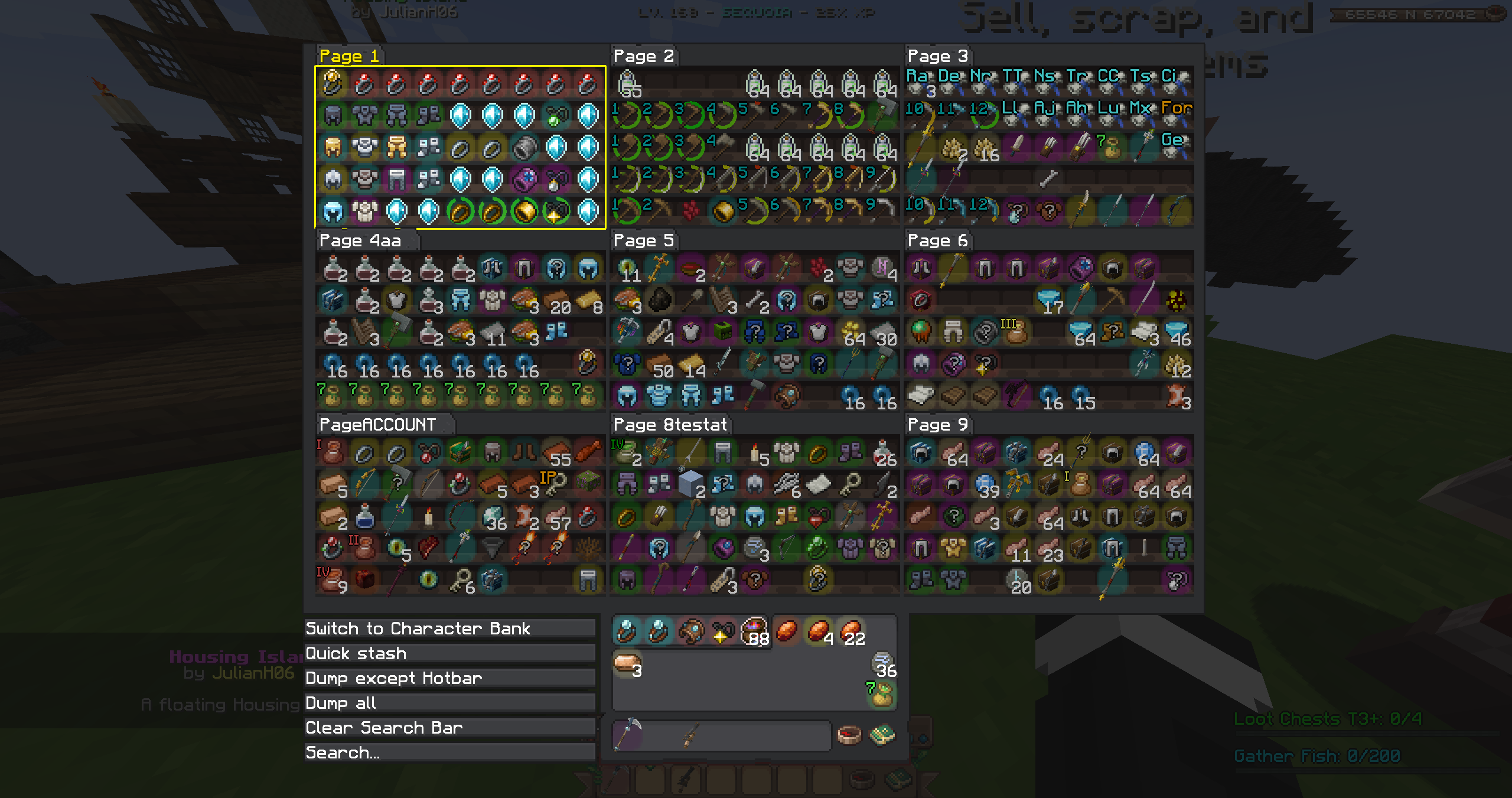Switch to the Page 9 tab
1512x798 pixels.
point(937,425)
